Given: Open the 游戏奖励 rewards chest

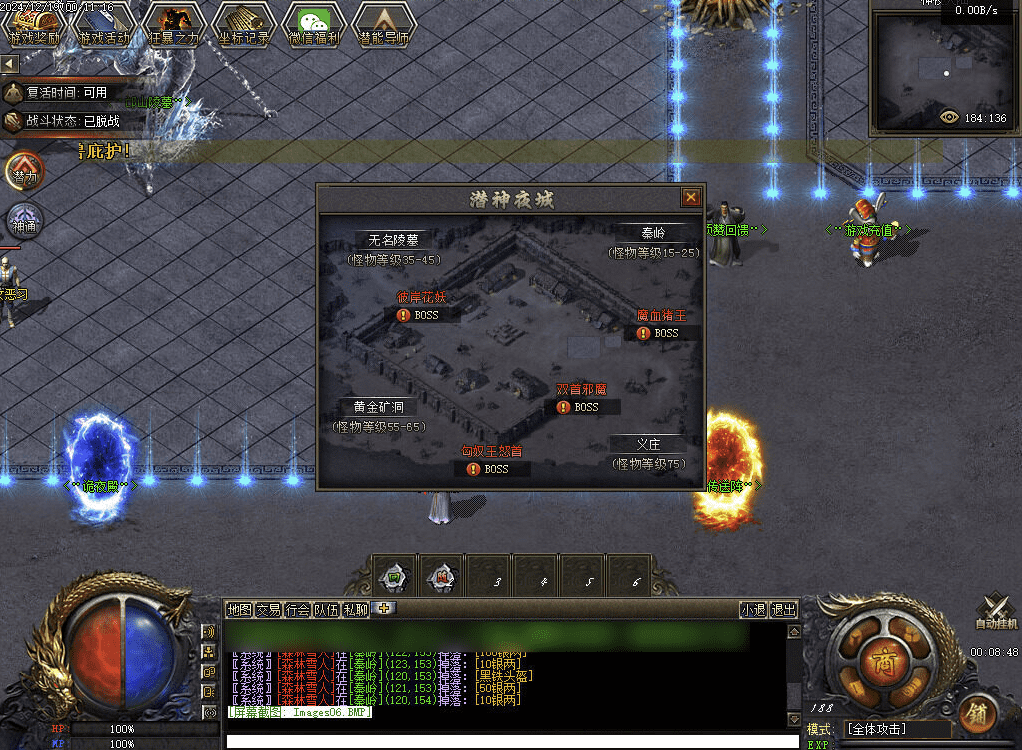Looking at the screenshot, I should (x=34, y=23).
